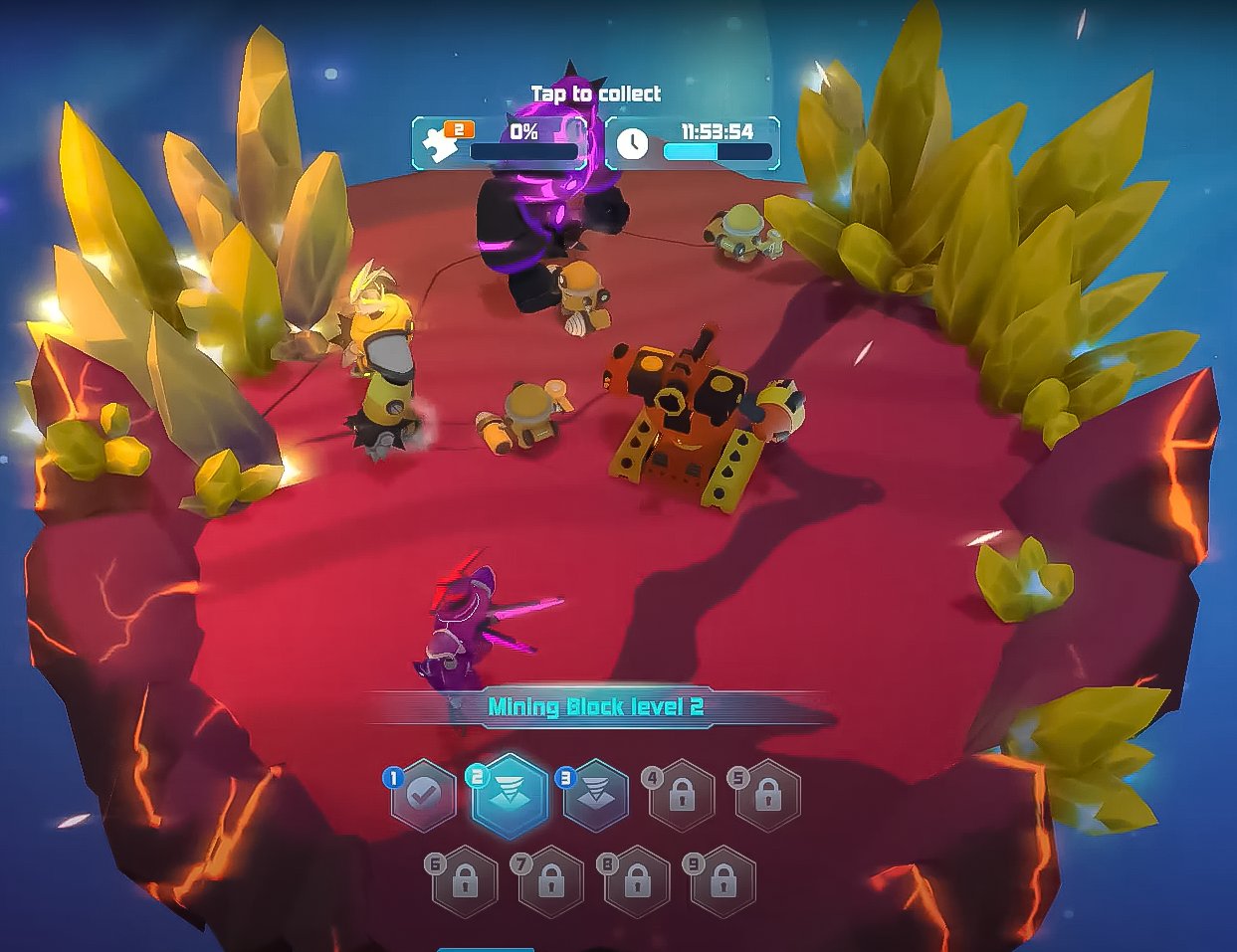
Task: Tap locked level 5 hexagon
Action: (767, 797)
